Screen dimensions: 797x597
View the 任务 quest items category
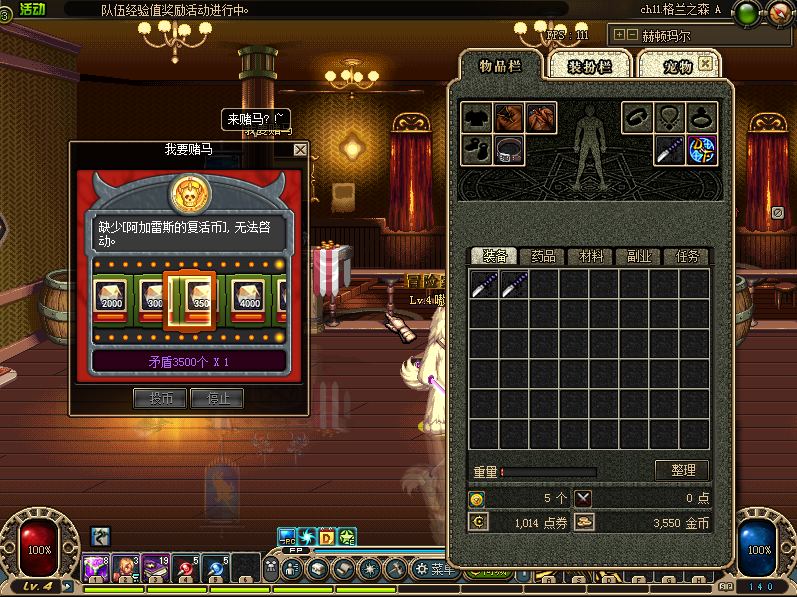[x=686, y=257]
